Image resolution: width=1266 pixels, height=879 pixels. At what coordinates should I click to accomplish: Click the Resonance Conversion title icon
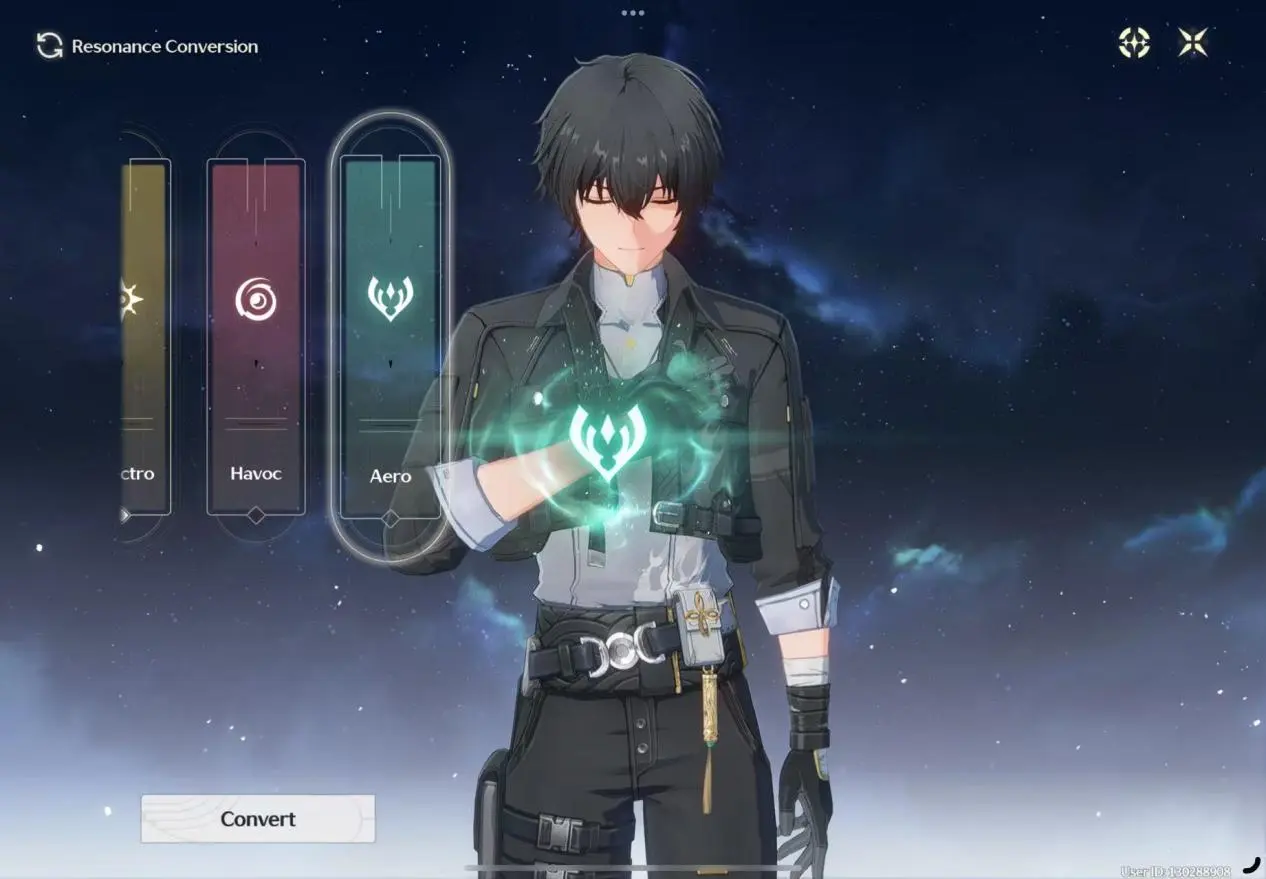[x=49, y=46]
